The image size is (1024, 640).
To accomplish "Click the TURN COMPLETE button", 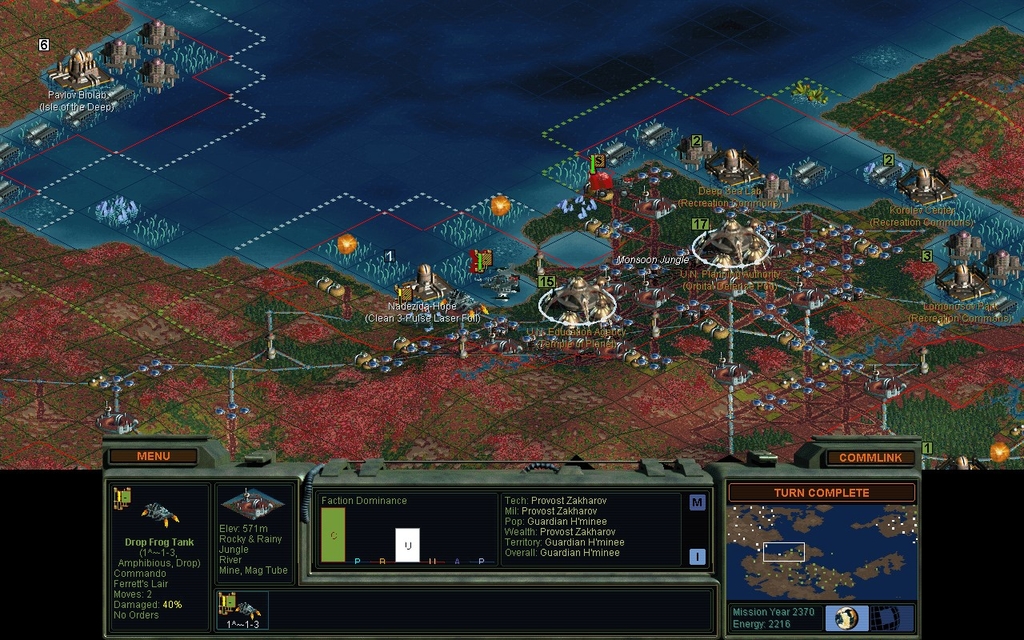I will click(x=820, y=493).
